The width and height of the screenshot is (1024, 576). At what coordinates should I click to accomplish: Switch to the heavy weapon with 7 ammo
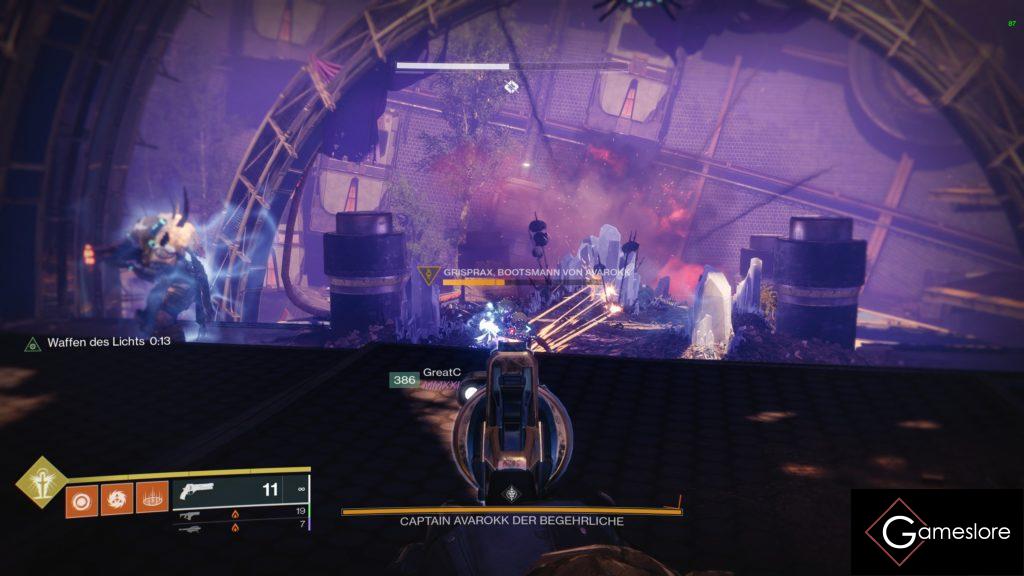240,523
